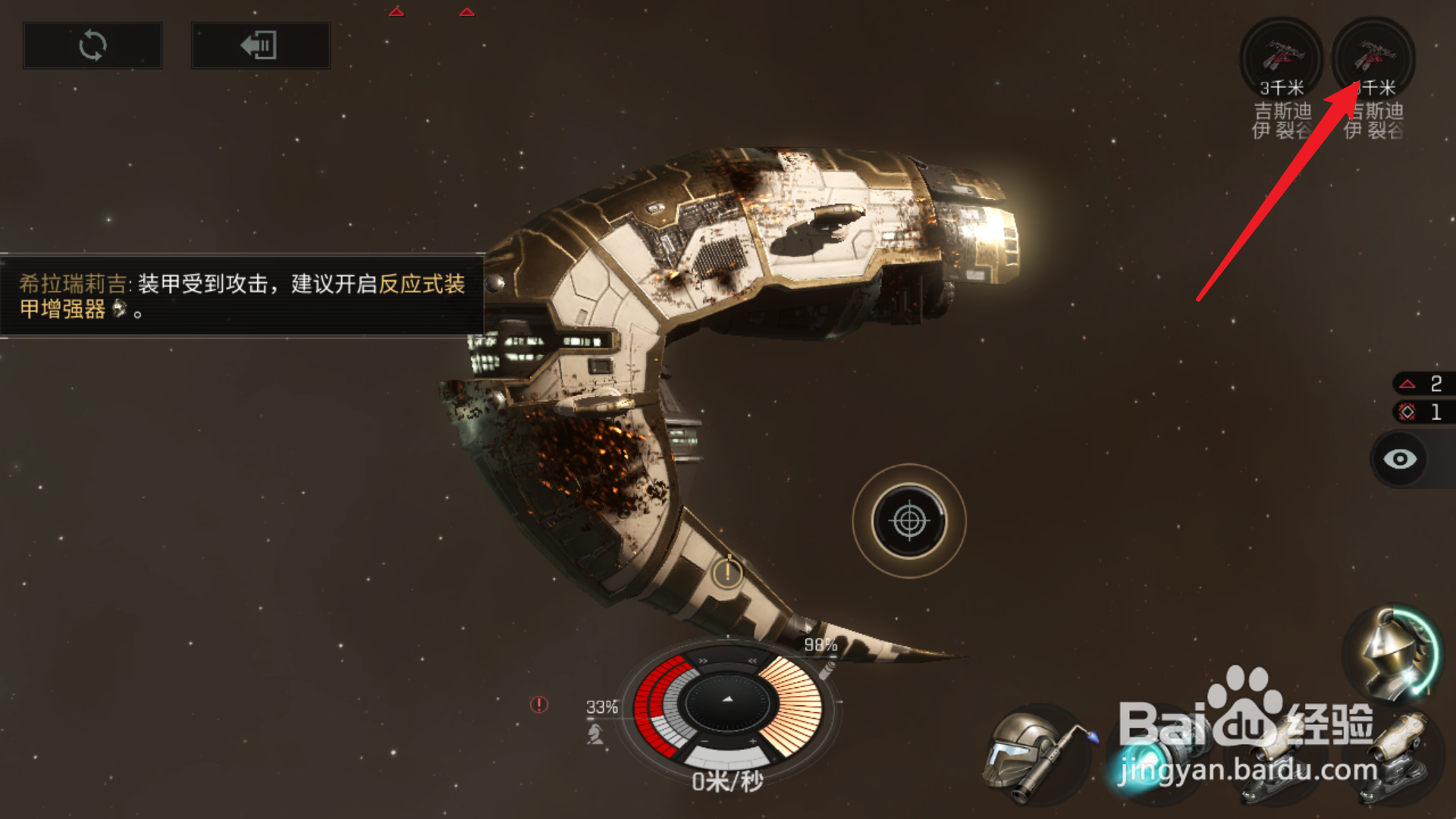Click the red exclamation warning icon
Image resolution: width=1456 pixels, height=819 pixels.
pyautogui.click(x=539, y=704)
